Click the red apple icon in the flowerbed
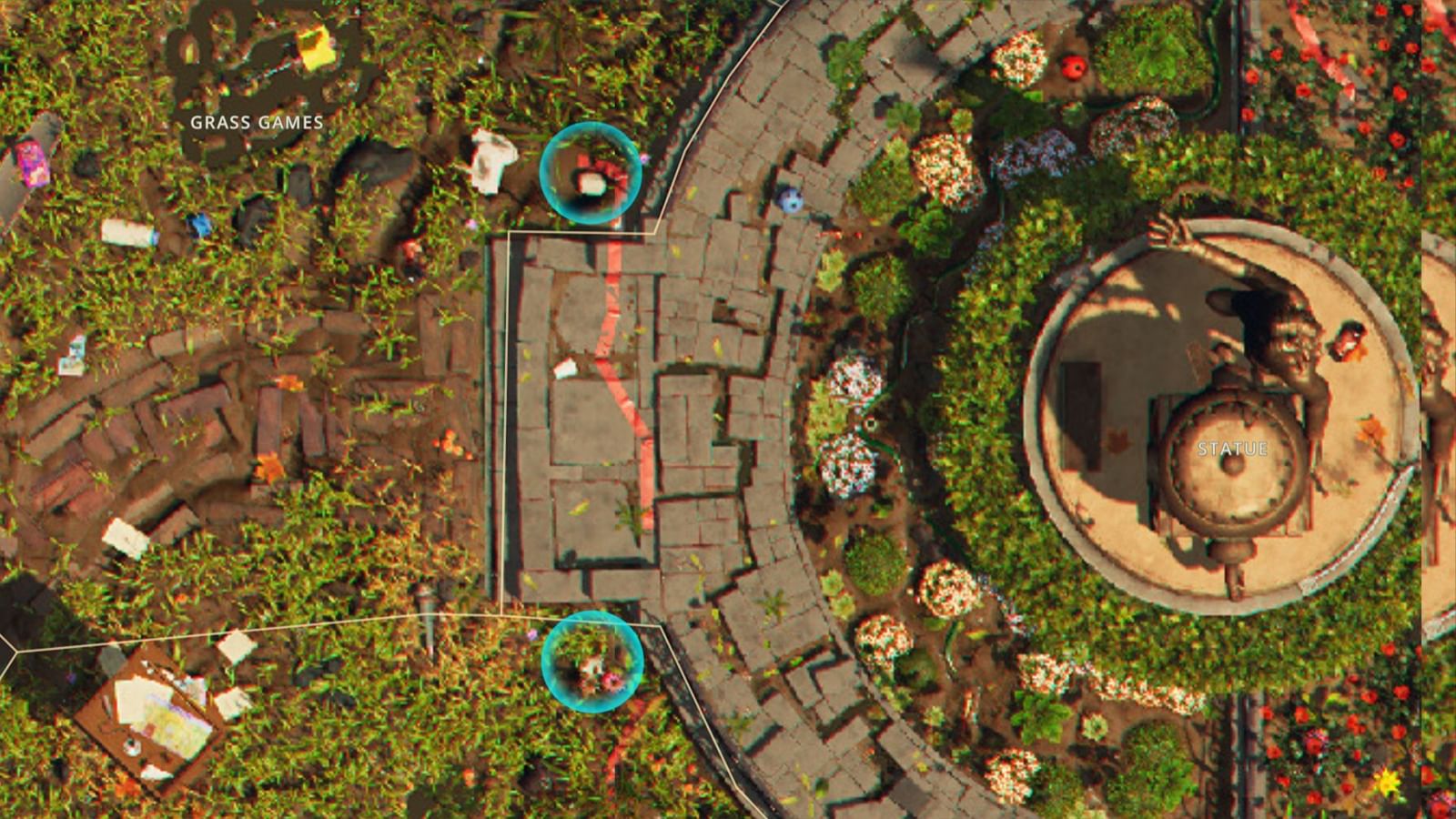 pyautogui.click(x=1074, y=66)
